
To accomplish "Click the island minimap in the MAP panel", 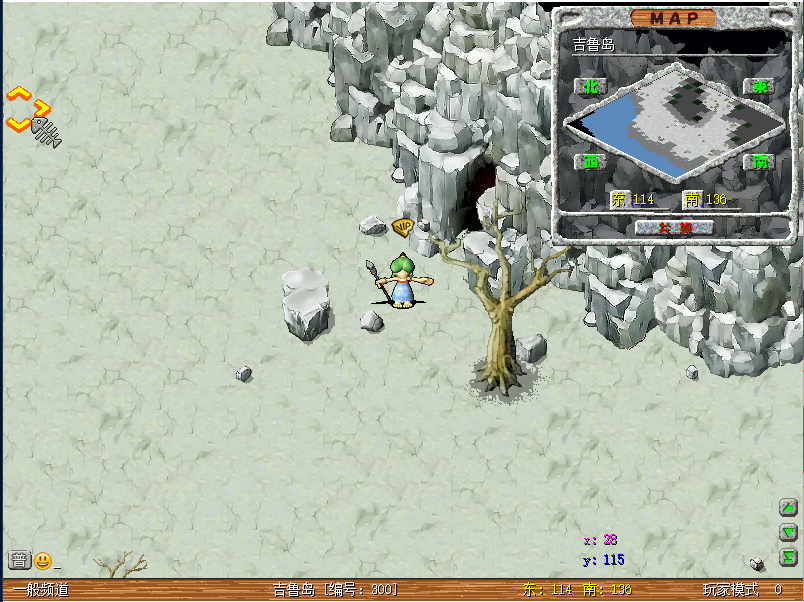I will tap(675, 122).
